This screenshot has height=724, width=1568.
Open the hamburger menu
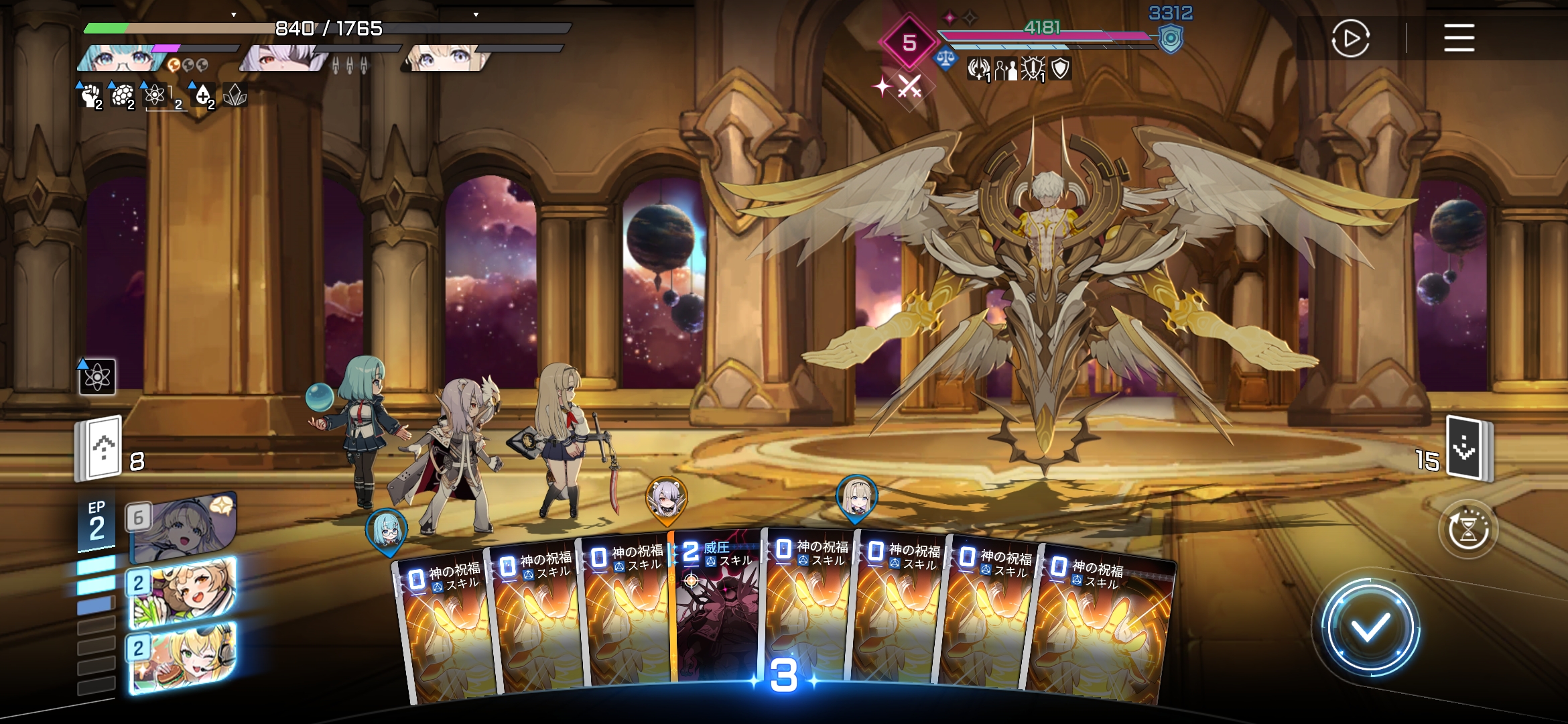(x=1459, y=38)
